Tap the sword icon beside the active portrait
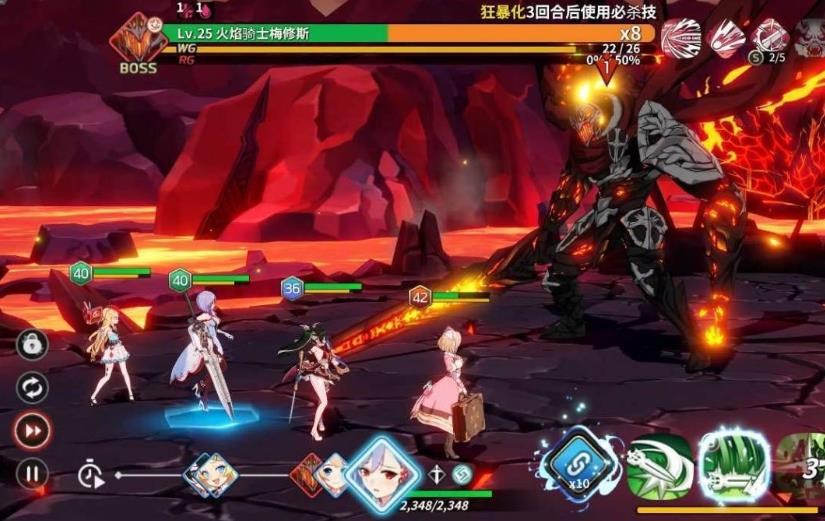The image size is (825, 521). pyautogui.click(x=437, y=475)
